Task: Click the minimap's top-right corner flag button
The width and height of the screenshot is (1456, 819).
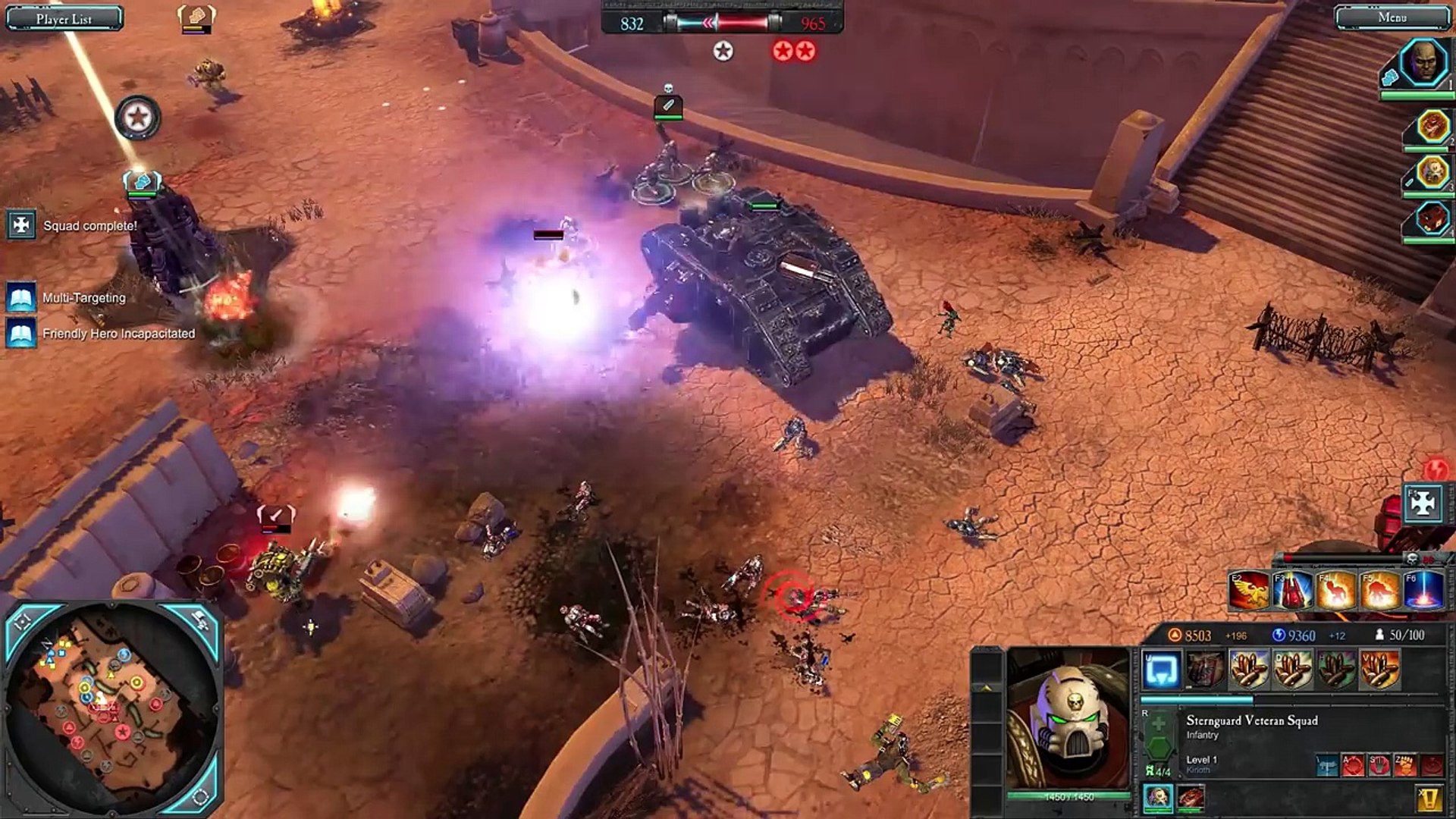Action: click(x=202, y=620)
